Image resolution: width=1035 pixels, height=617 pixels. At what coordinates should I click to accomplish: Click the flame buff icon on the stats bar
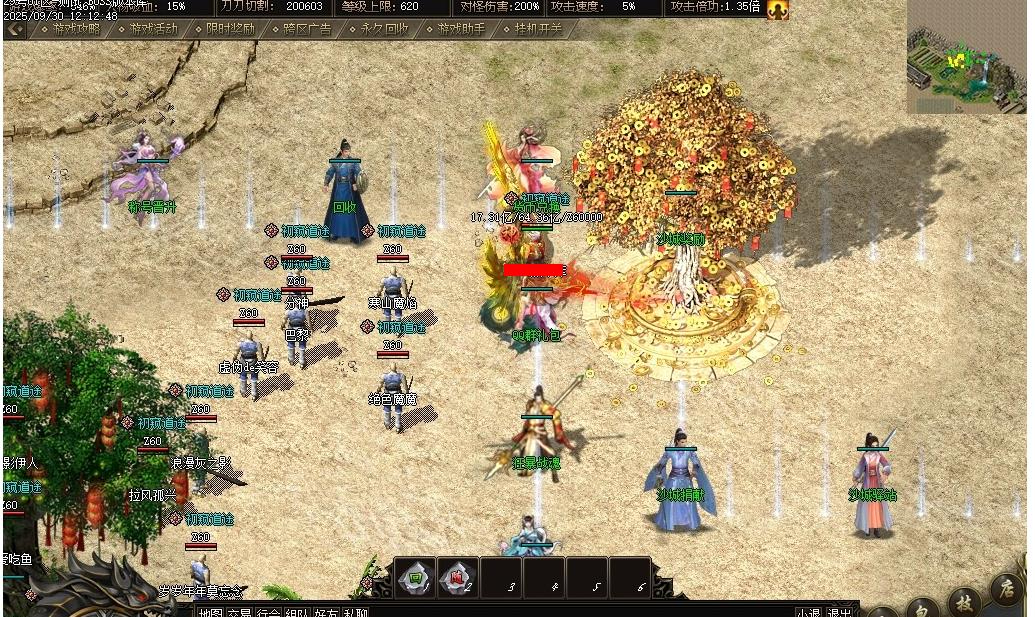[777, 9]
